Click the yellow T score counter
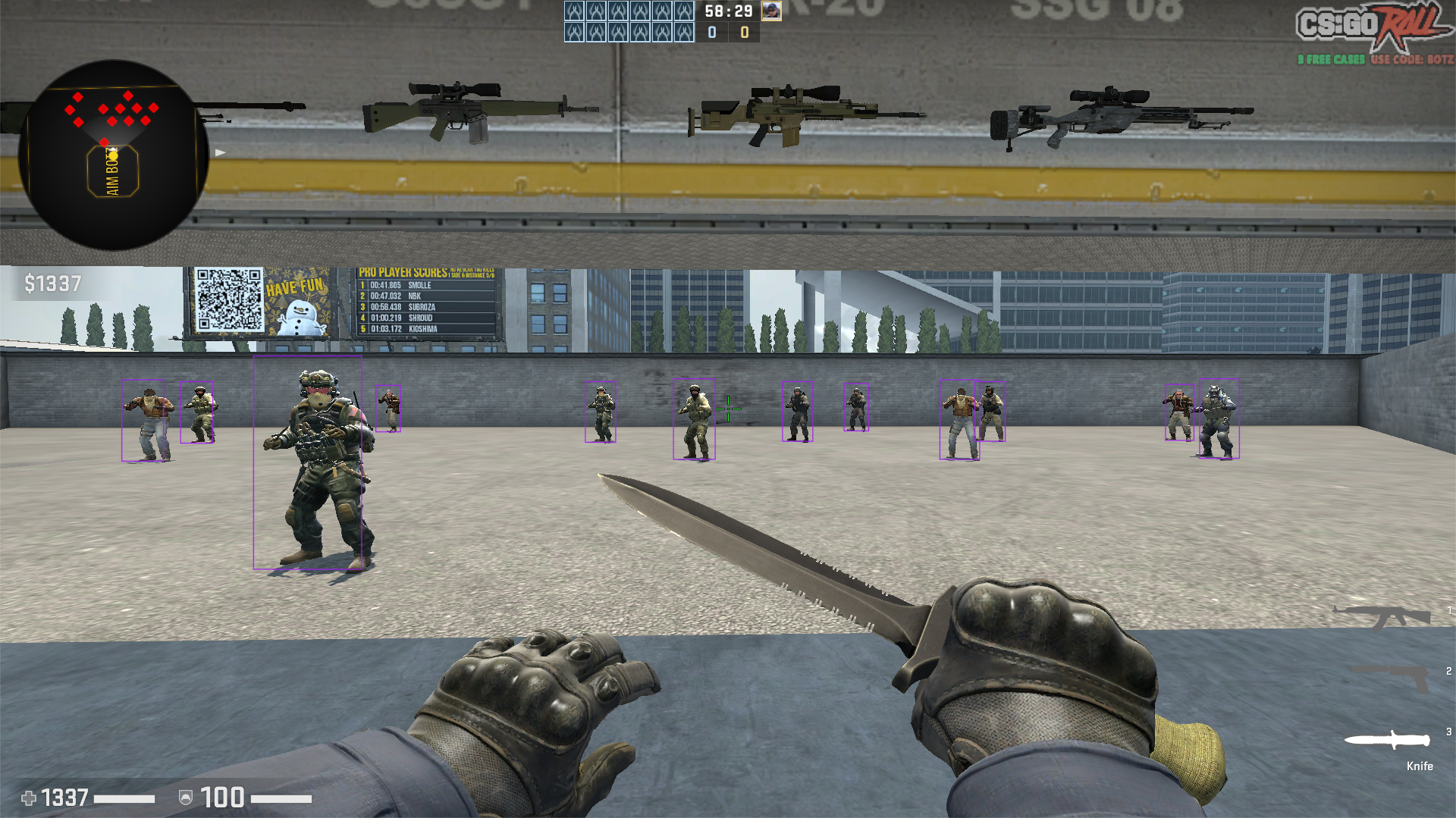Image resolution: width=1456 pixels, height=818 pixels. coord(745,30)
